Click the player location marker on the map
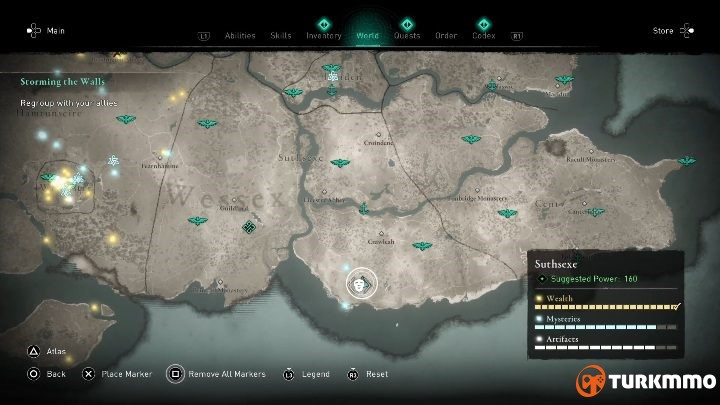 pos(361,283)
